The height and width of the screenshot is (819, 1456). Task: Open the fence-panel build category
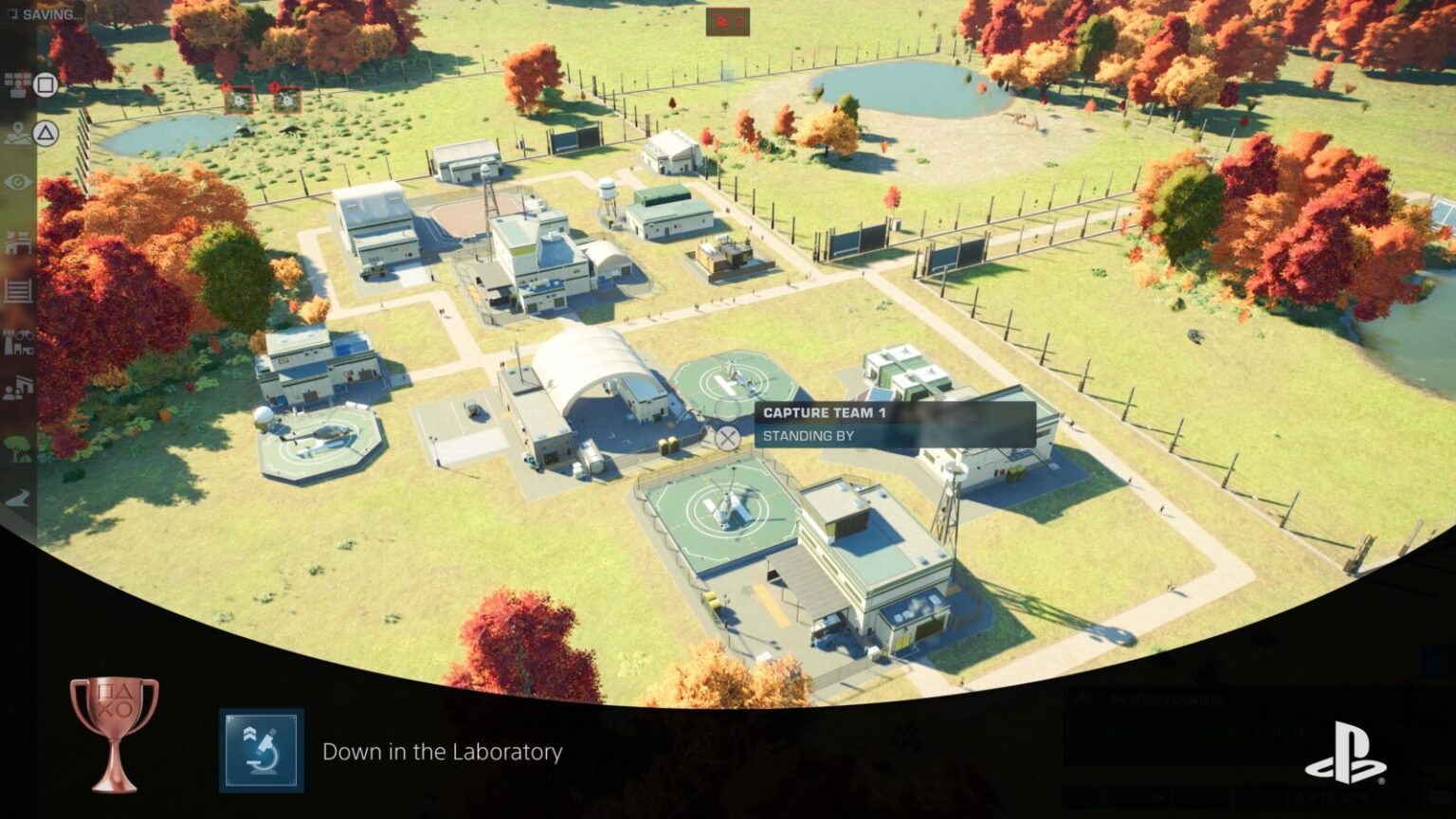(18, 290)
